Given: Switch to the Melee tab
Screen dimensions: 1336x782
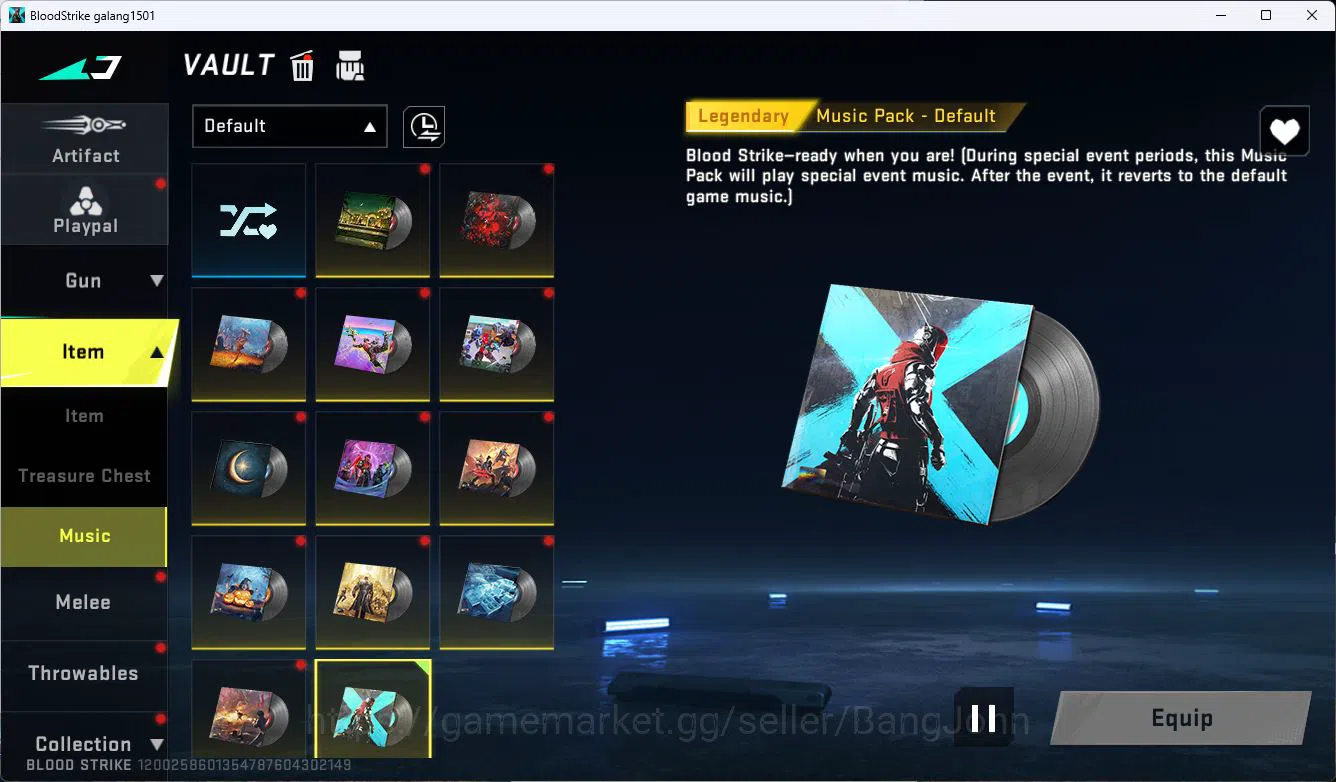Looking at the screenshot, I should tap(84, 602).
